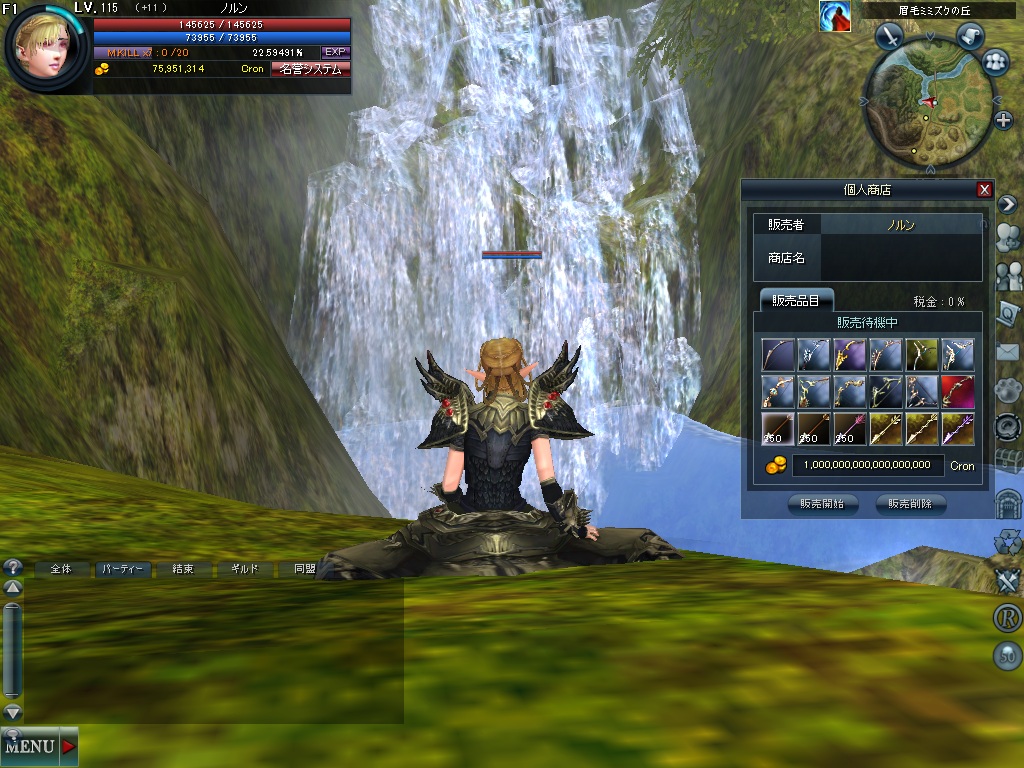
Task: Switch chat to the 全体 tab
Action: [61, 569]
